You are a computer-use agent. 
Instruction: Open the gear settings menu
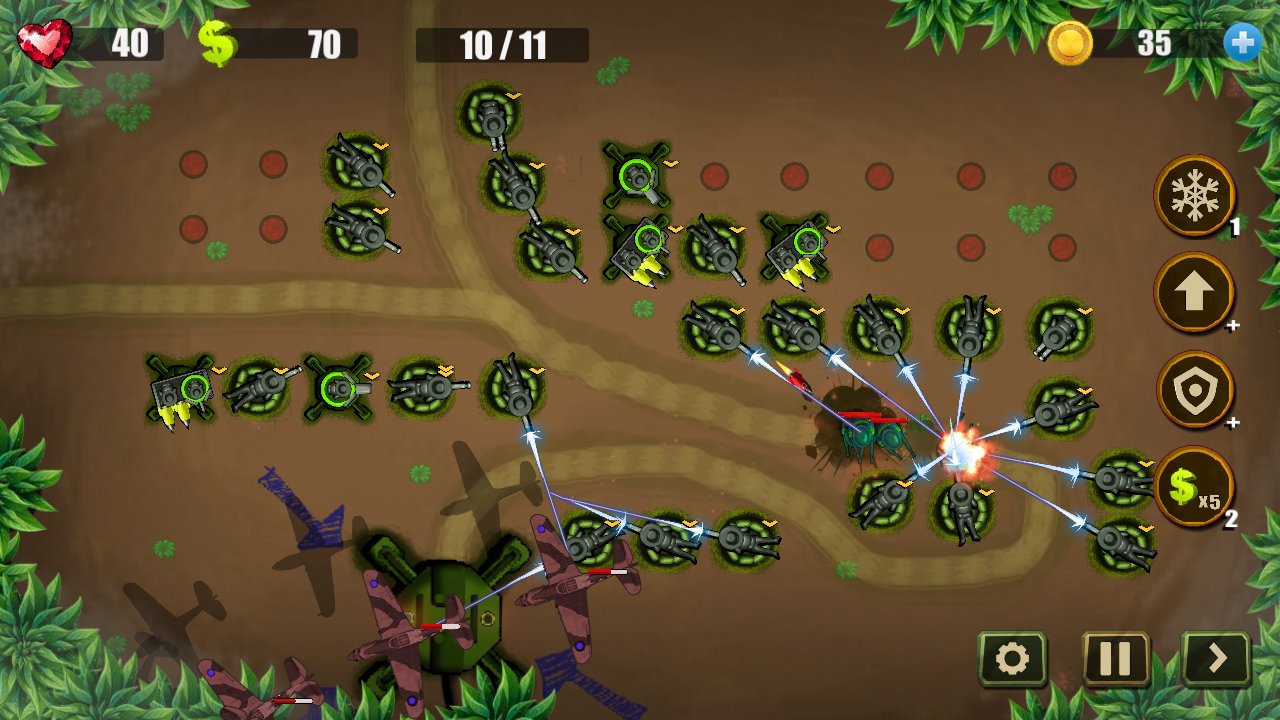click(1012, 659)
